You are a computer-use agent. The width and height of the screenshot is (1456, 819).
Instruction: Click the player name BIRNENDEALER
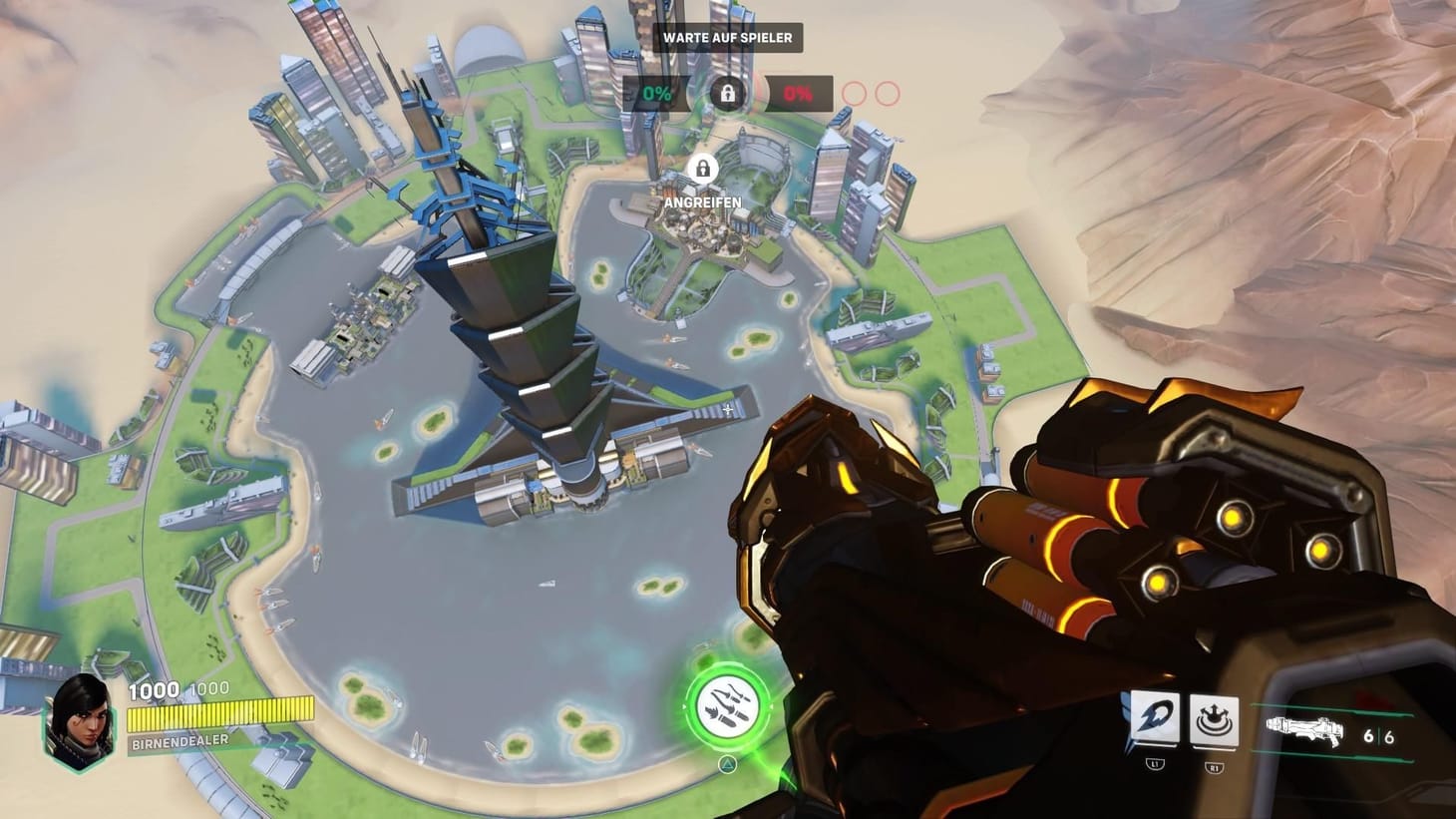(x=178, y=743)
